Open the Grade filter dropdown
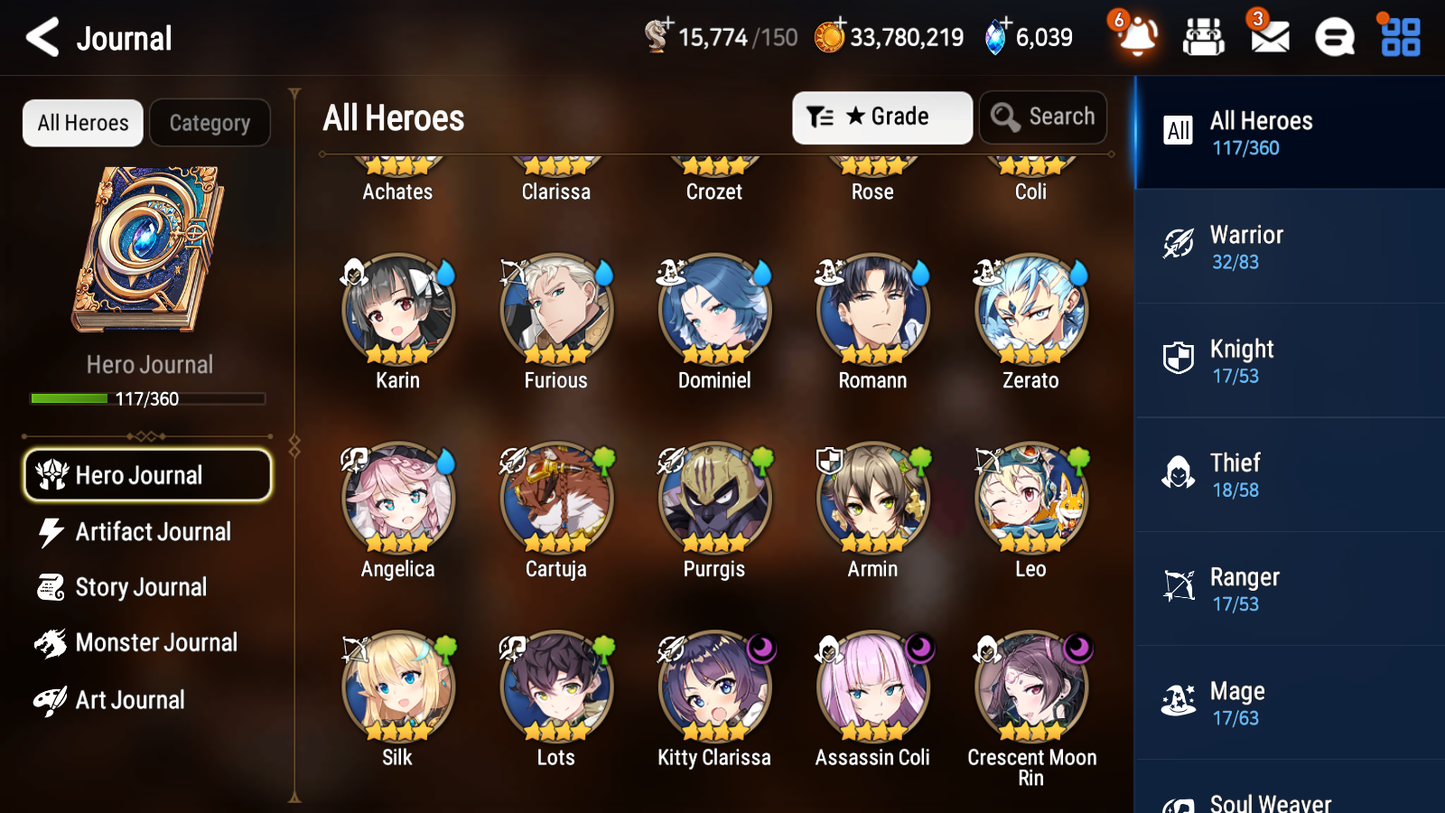This screenshot has width=1445, height=813. [x=882, y=117]
